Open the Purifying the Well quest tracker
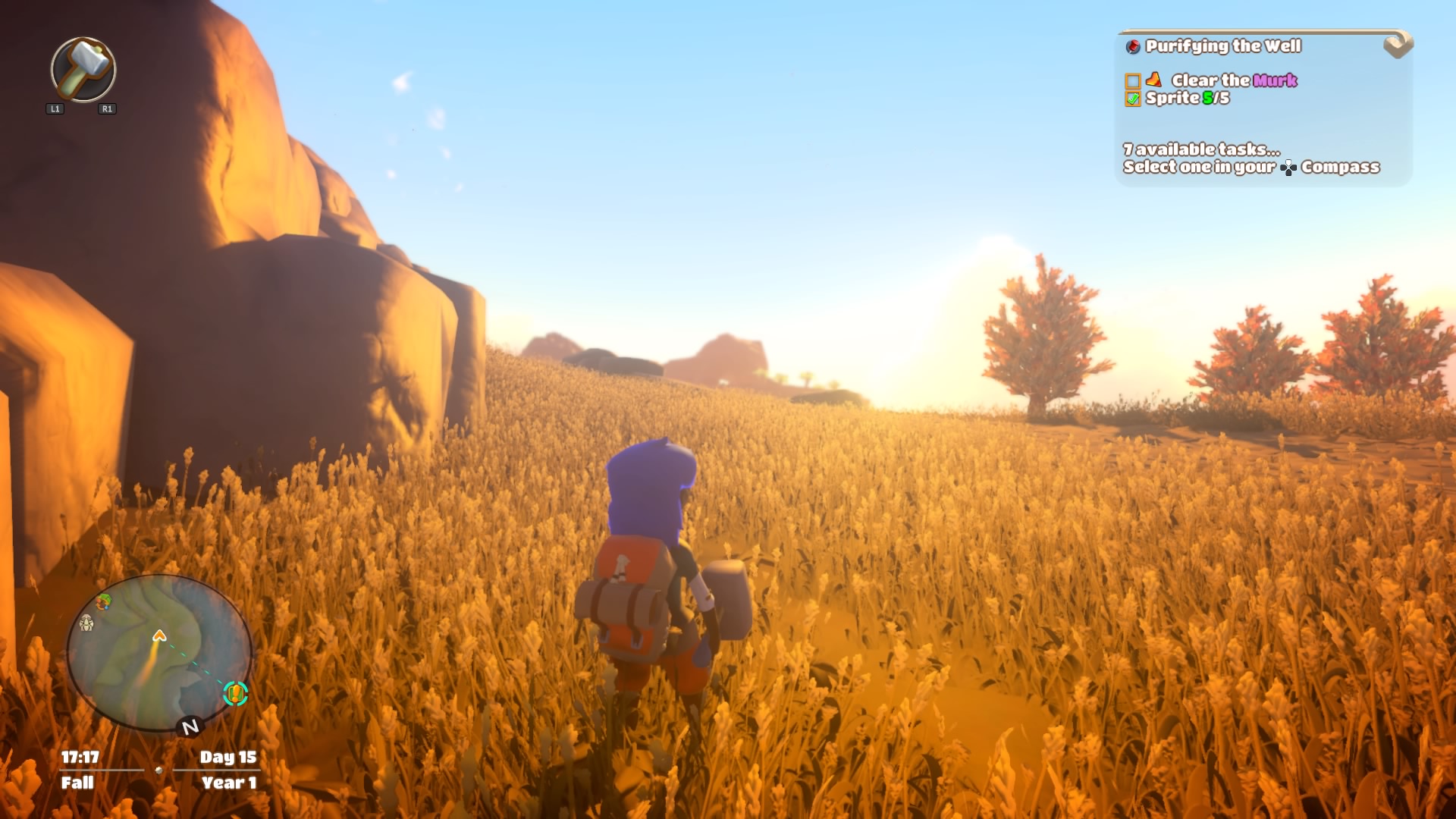 click(1222, 46)
